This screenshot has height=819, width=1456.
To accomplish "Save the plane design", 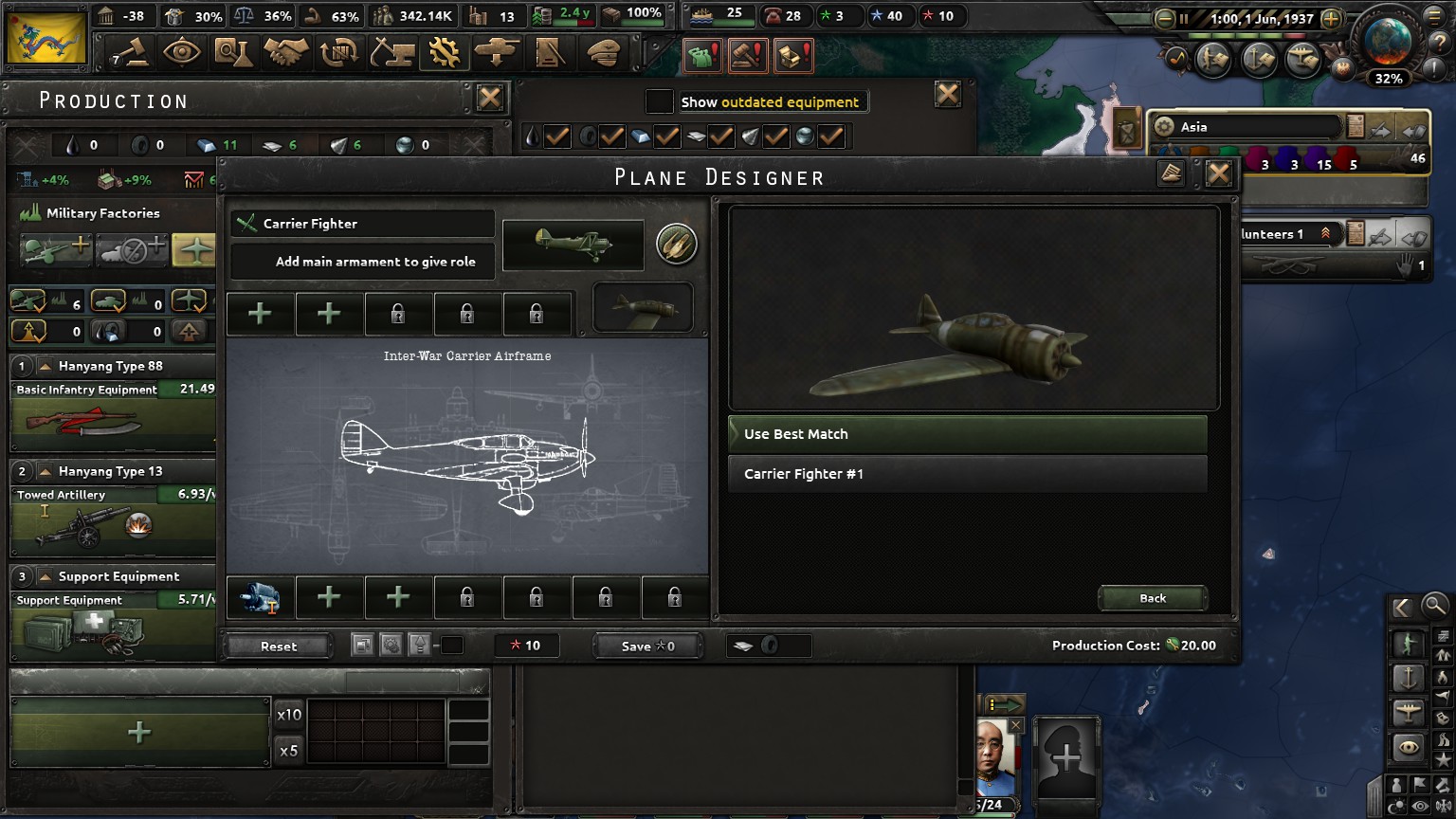I will click(647, 646).
